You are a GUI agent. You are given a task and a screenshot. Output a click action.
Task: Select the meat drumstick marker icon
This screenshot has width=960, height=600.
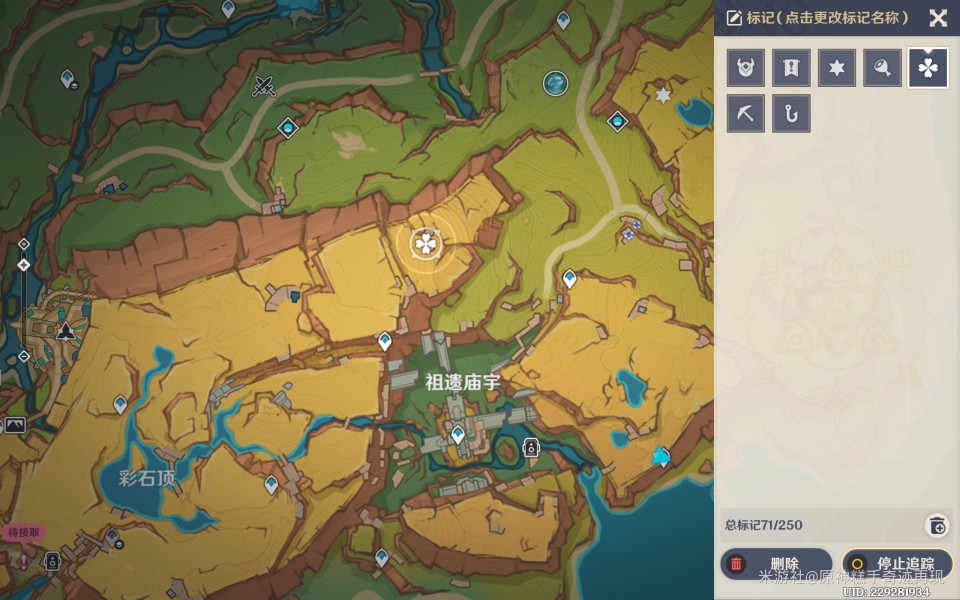882,68
